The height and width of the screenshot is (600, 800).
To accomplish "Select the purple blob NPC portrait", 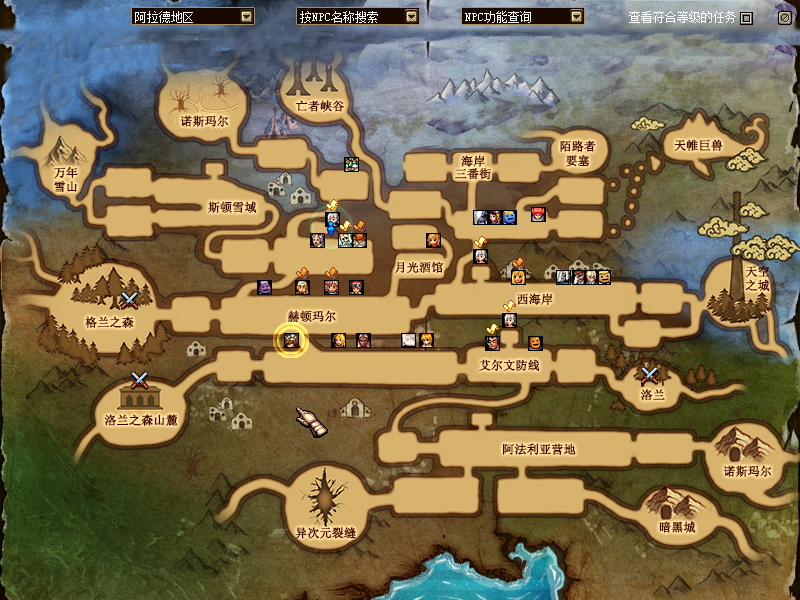I will (265, 288).
